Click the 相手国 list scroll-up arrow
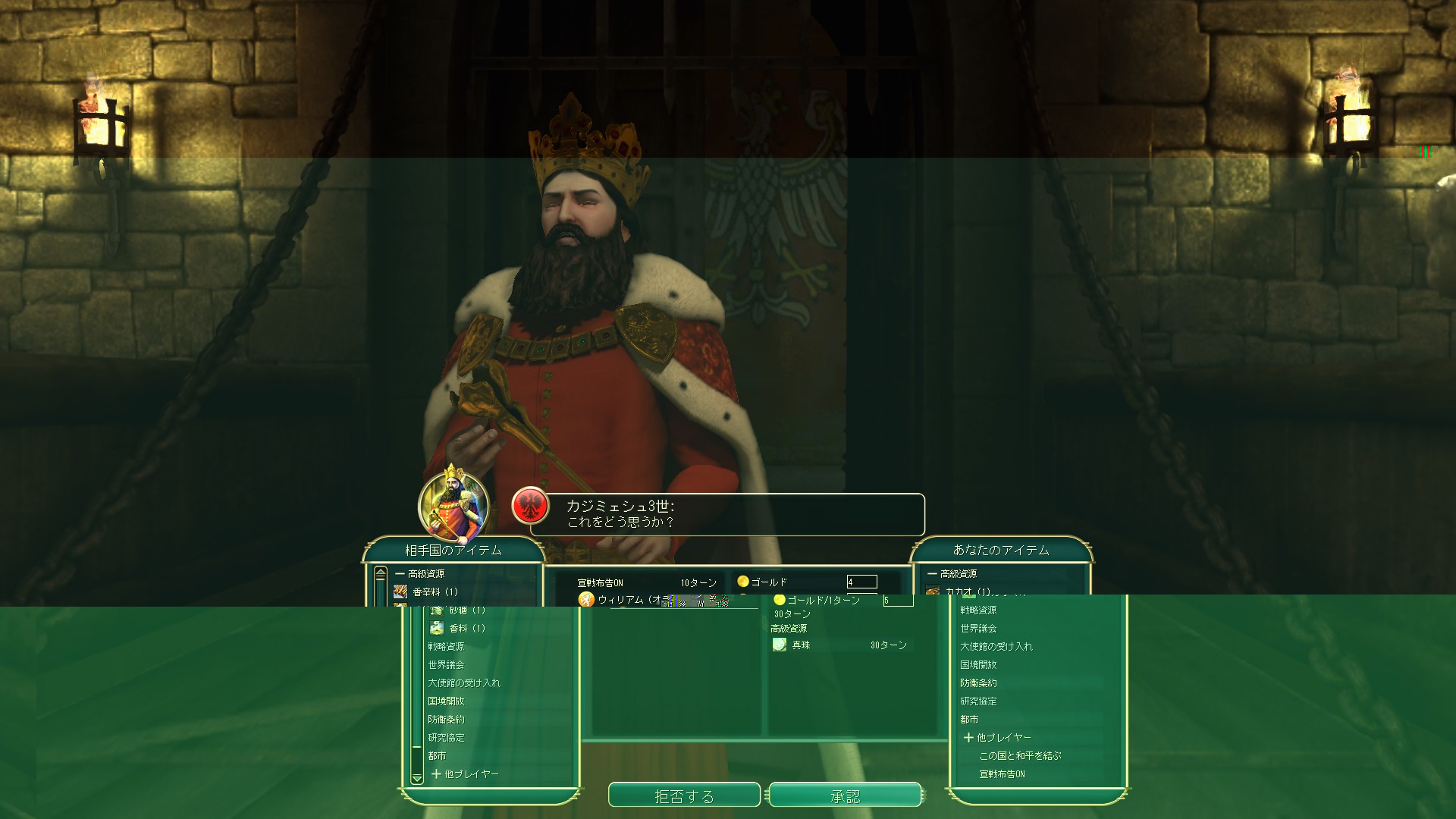 [x=381, y=573]
